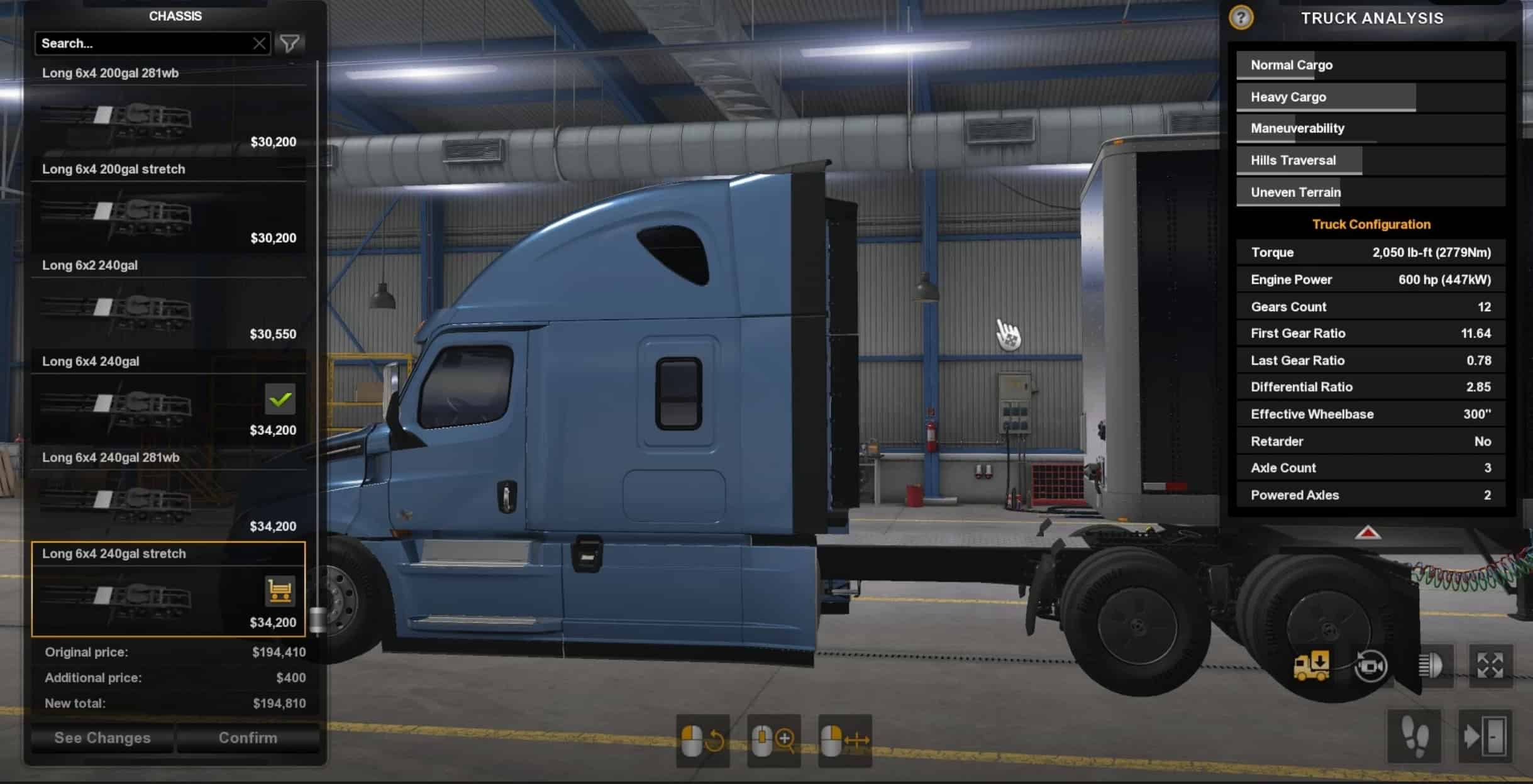Click the cart icon on 240gal stretch

[x=280, y=591]
